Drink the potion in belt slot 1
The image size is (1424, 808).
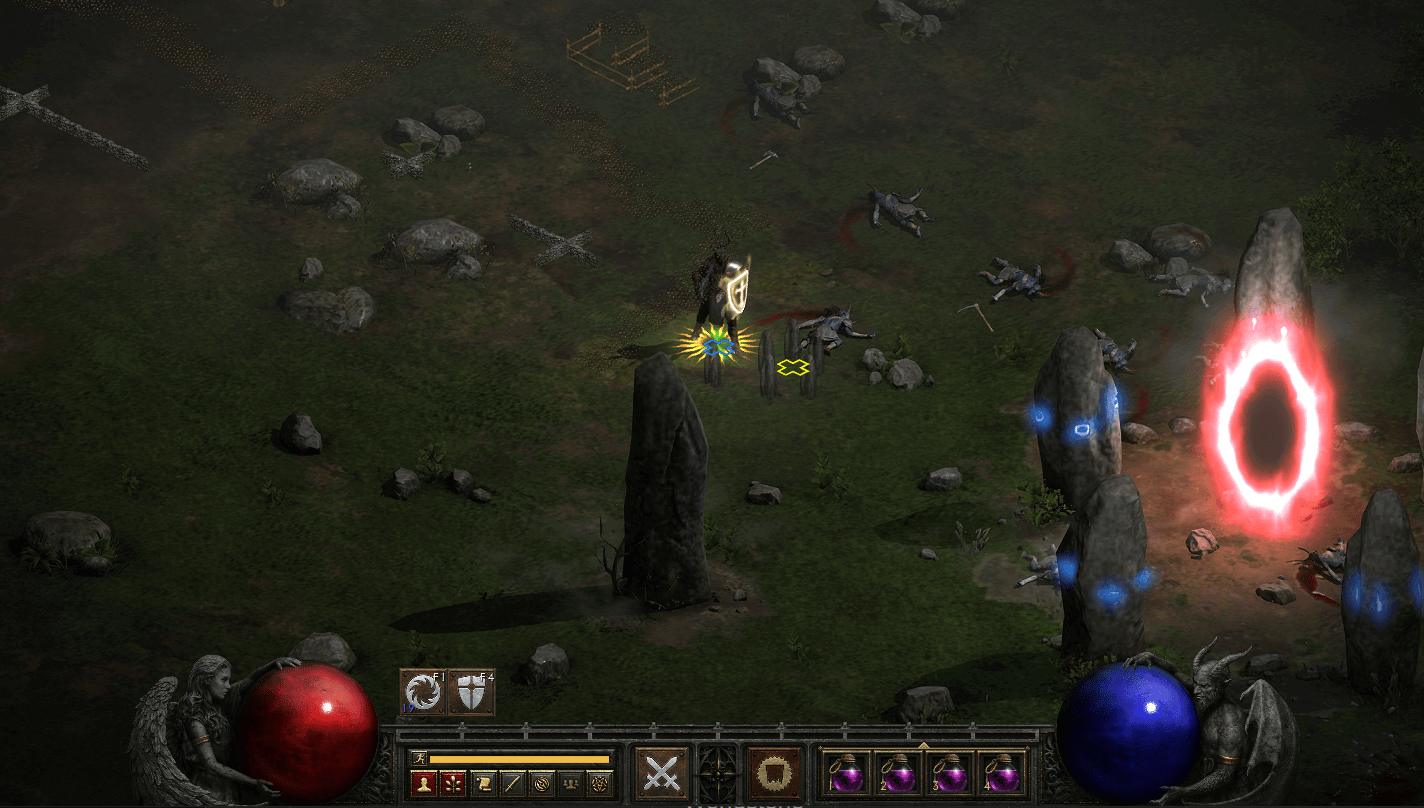point(847,775)
